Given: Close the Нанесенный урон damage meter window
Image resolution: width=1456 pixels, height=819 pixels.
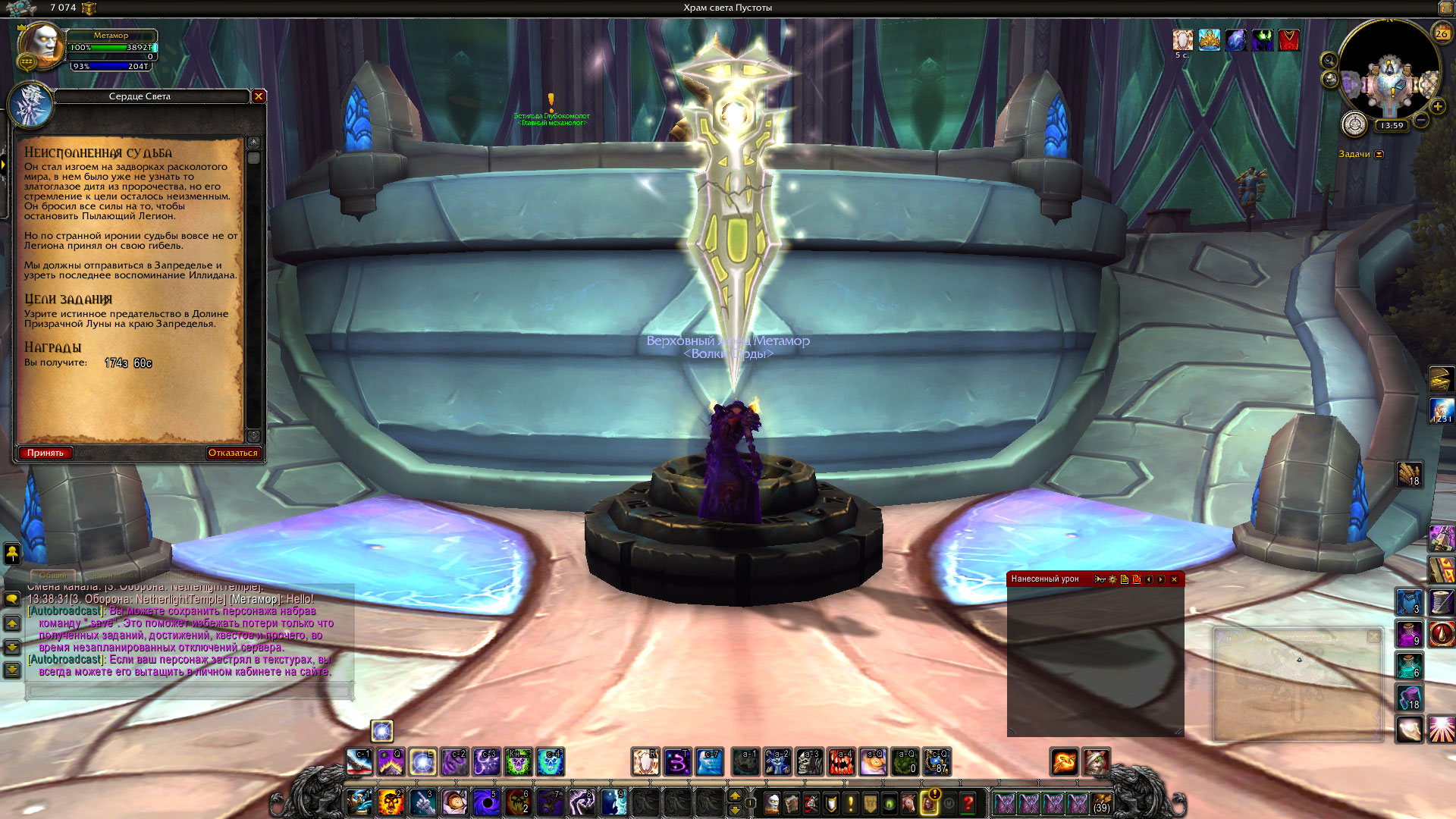Looking at the screenshot, I should point(1174,579).
